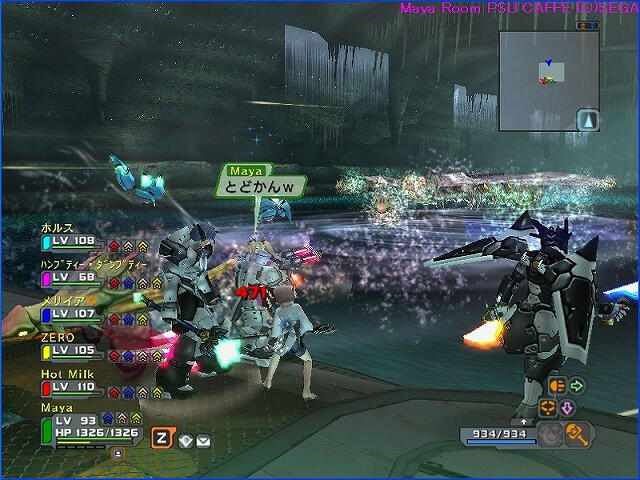Activate the orange half-circle palette icon

point(556,386)
